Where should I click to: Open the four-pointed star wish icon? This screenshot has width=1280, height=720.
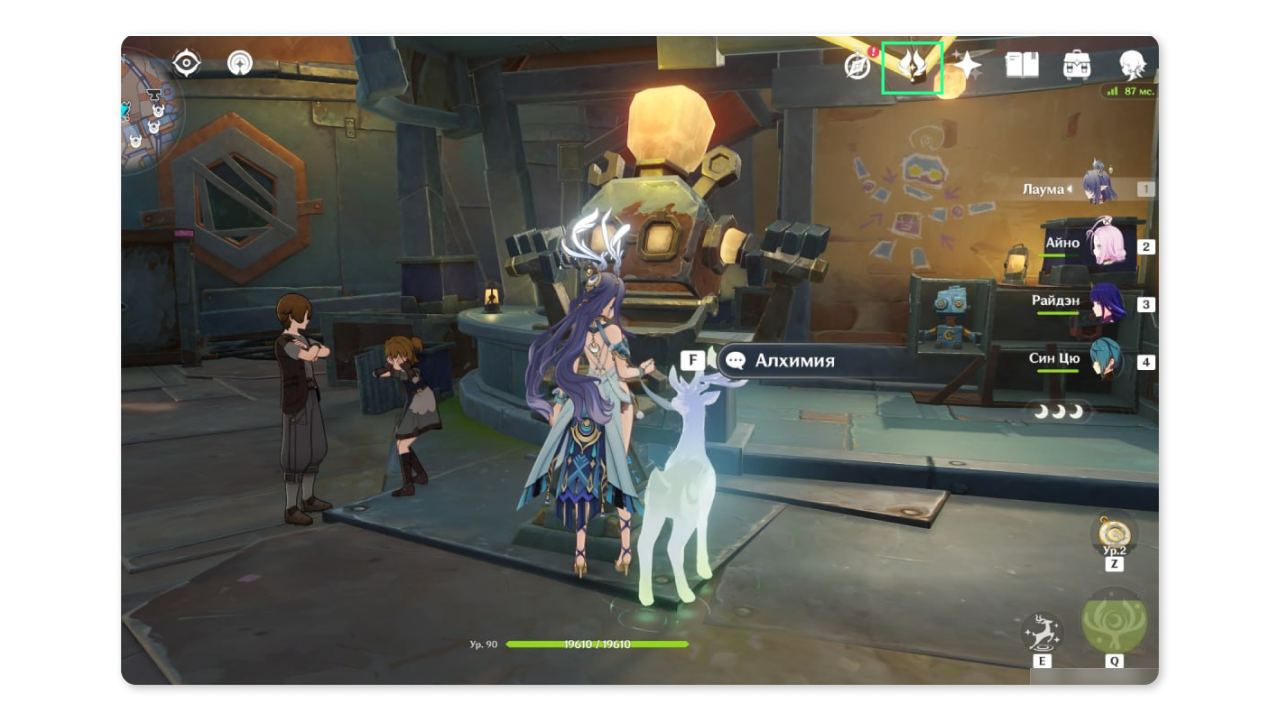967,66
